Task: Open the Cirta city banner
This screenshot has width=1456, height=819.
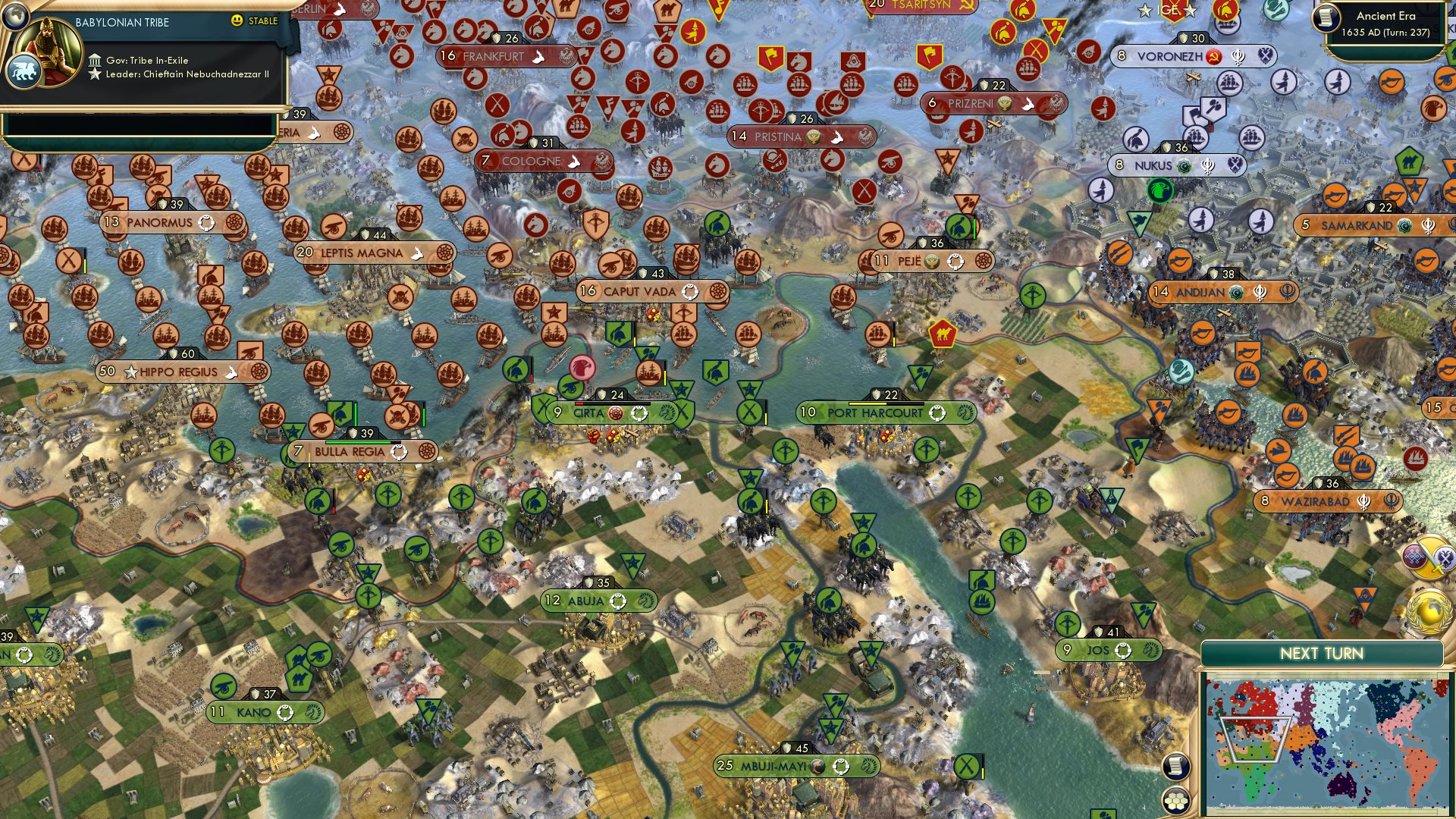Action: tap(590, 413)
